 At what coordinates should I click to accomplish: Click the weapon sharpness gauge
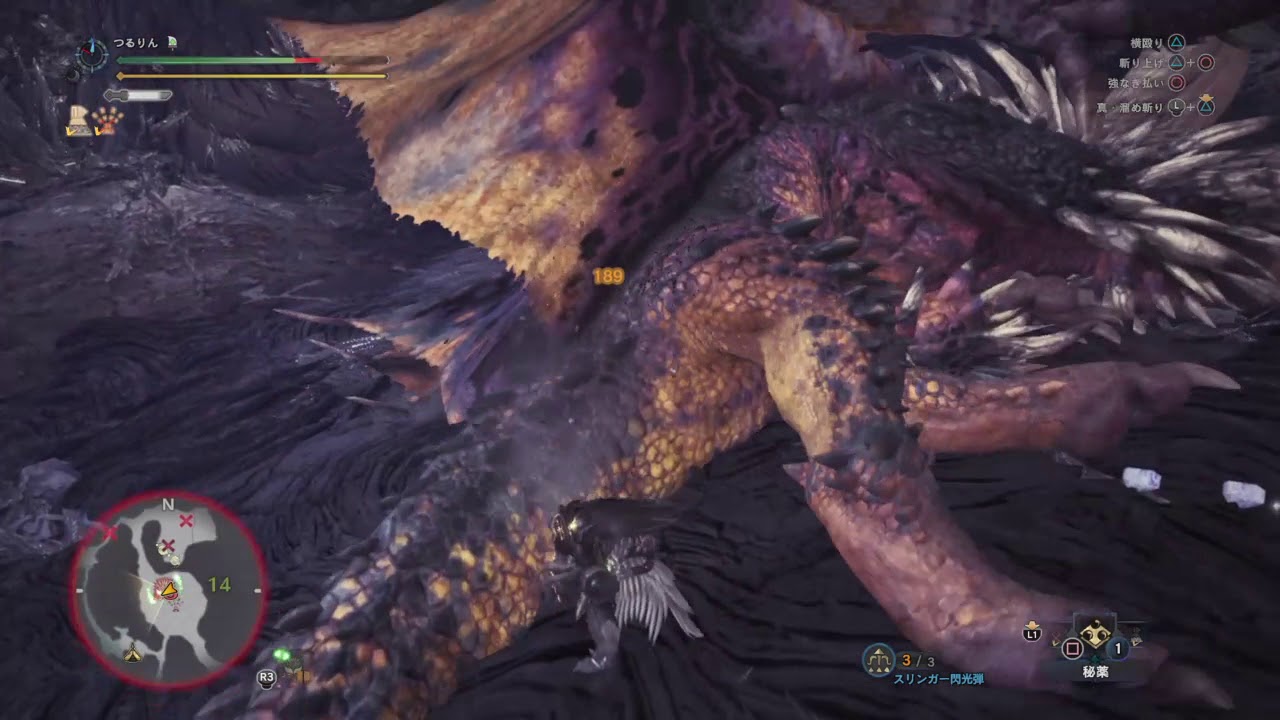tap(138, 95)
